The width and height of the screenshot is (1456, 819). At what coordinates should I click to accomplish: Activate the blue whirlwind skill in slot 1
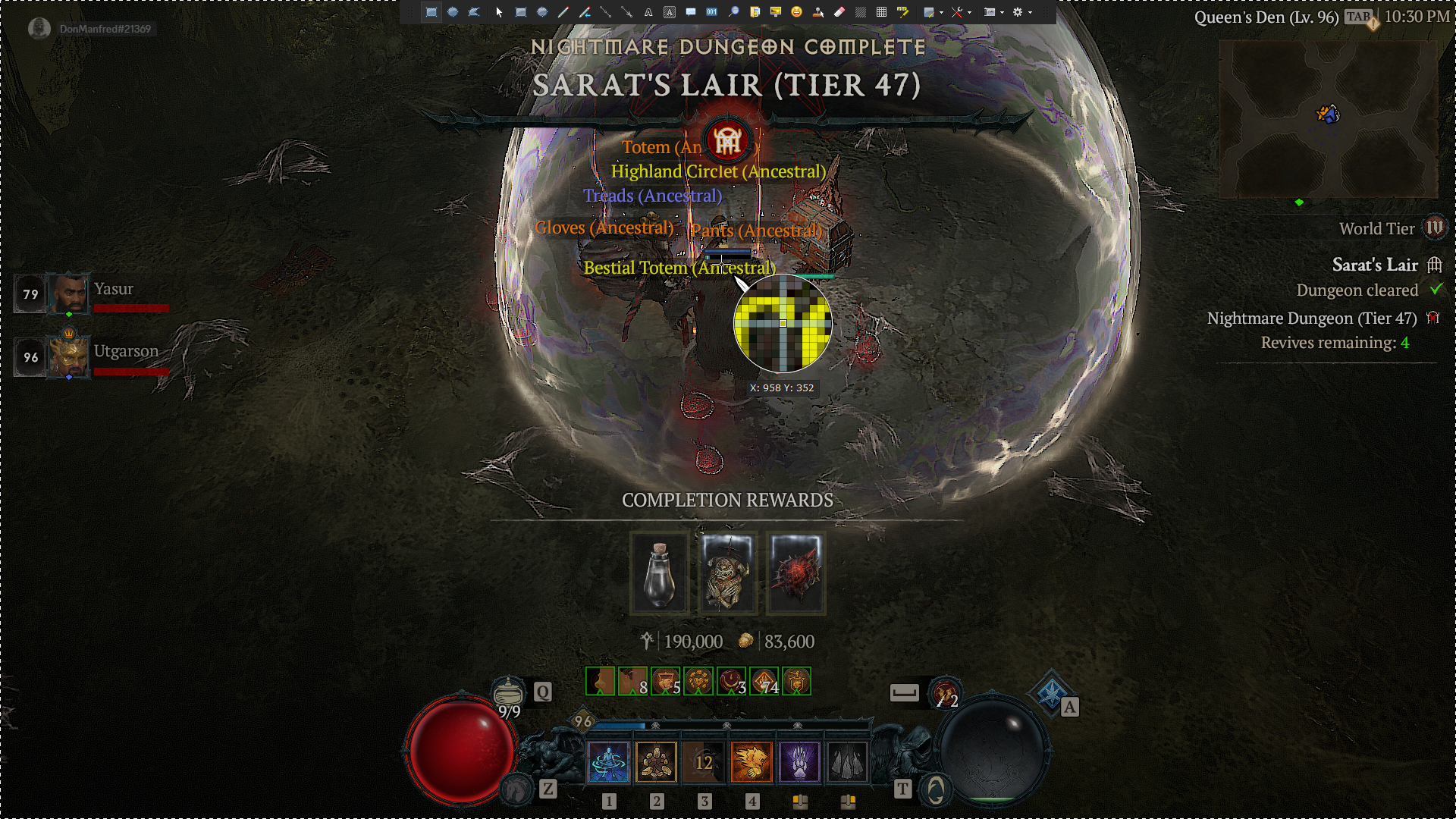point(608,761)
